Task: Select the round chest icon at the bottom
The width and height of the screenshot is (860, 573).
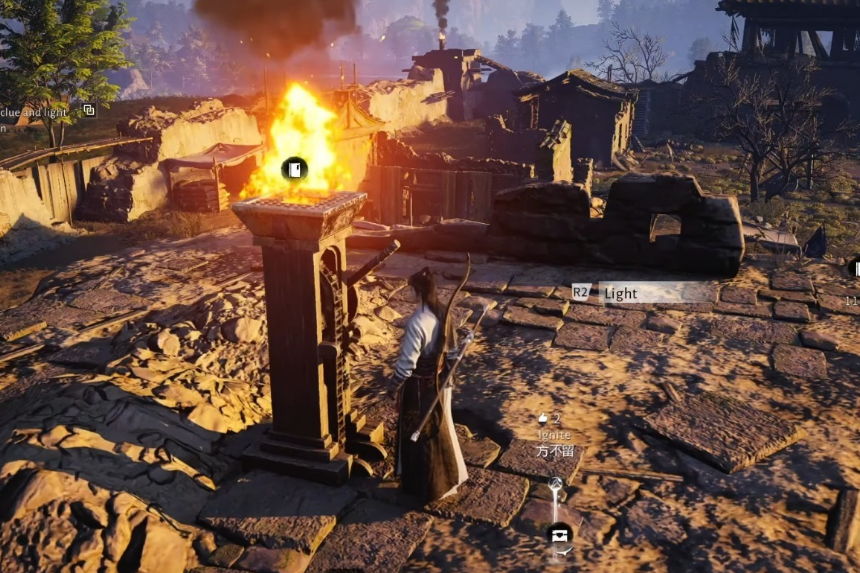Action: 558,534
